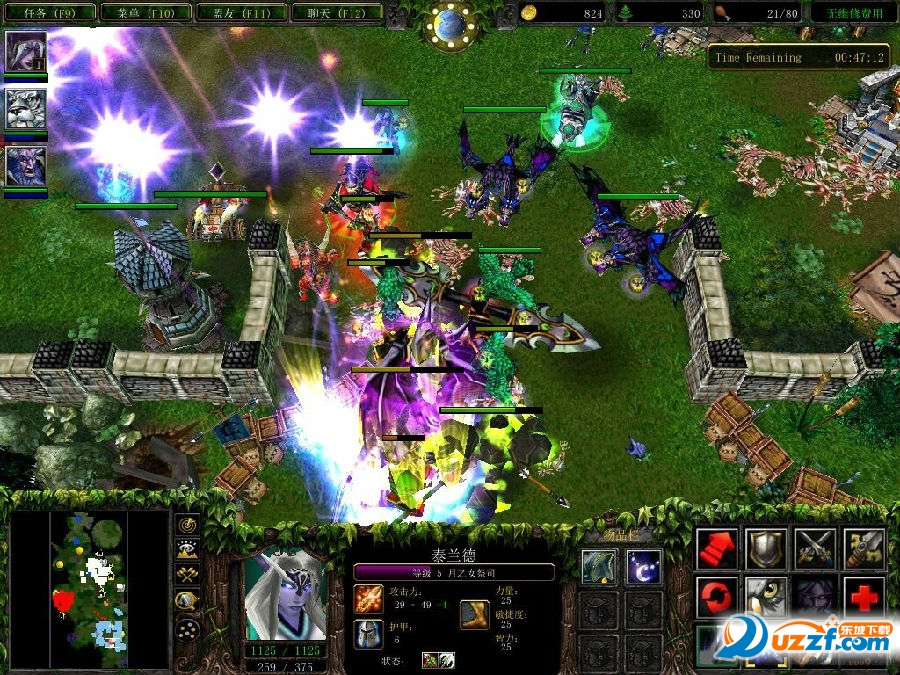This screenshot has height=675, width=900.
Task: Click the red circular Stop command icon
Action: tap(716, 597)
